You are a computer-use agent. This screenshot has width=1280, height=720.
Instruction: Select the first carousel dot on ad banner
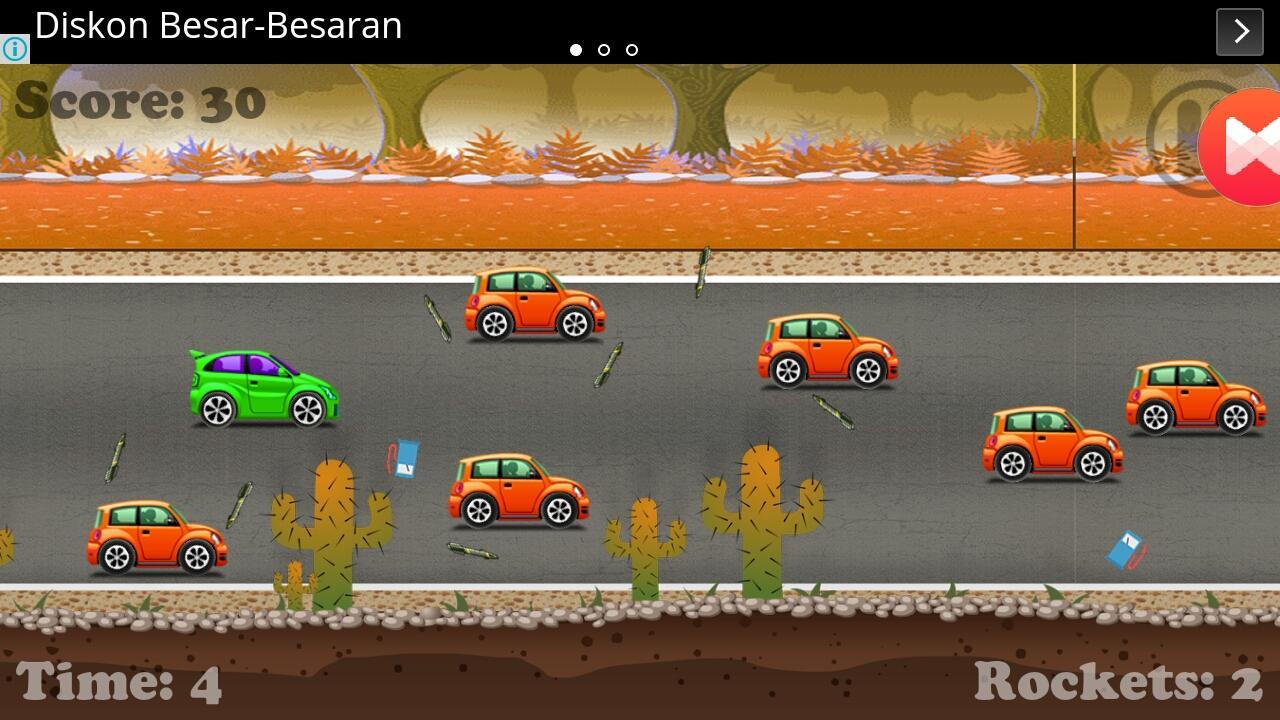coord(577,49)
